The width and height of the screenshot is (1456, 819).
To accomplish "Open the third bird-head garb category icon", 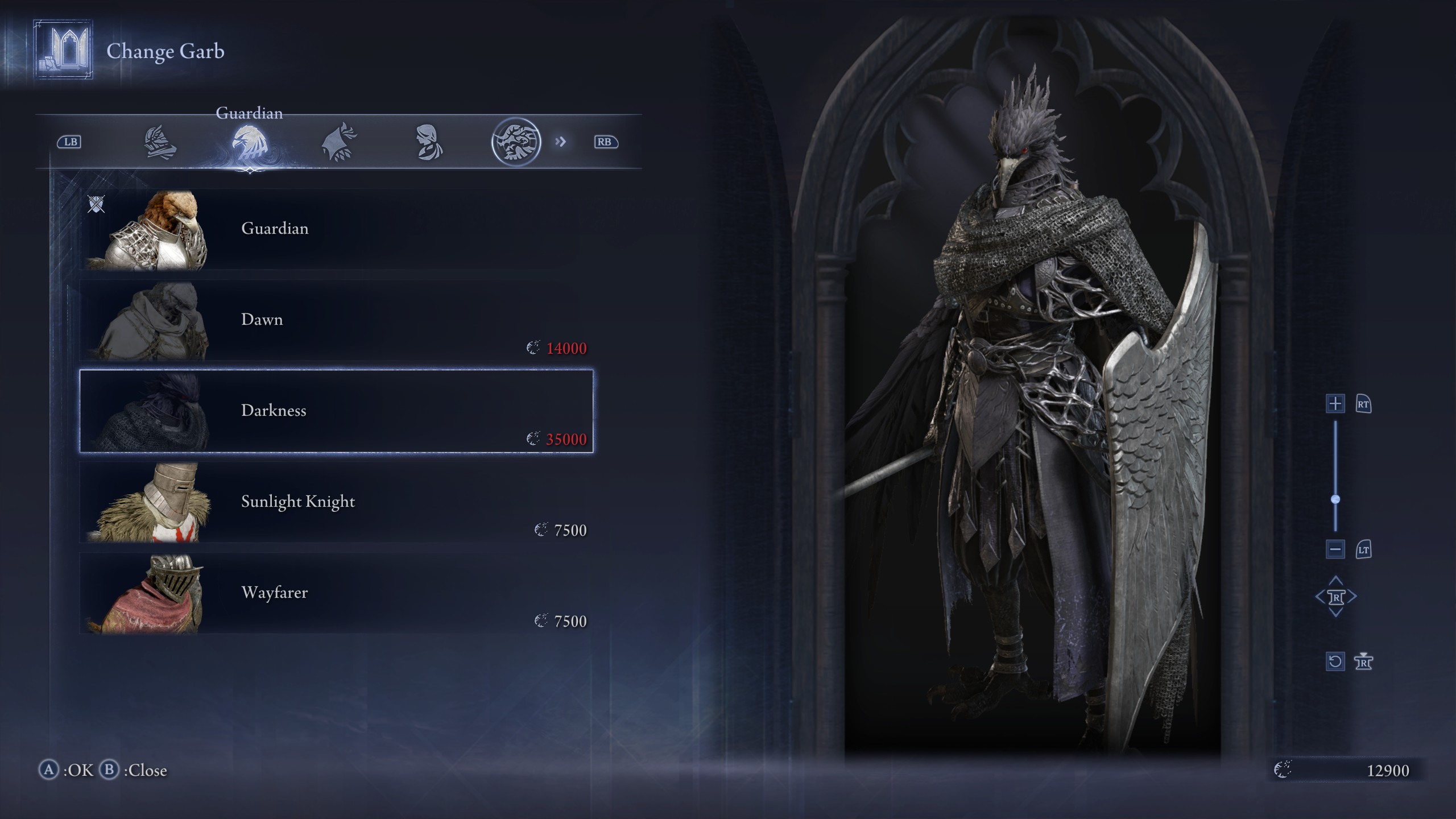I will point(338,142).
